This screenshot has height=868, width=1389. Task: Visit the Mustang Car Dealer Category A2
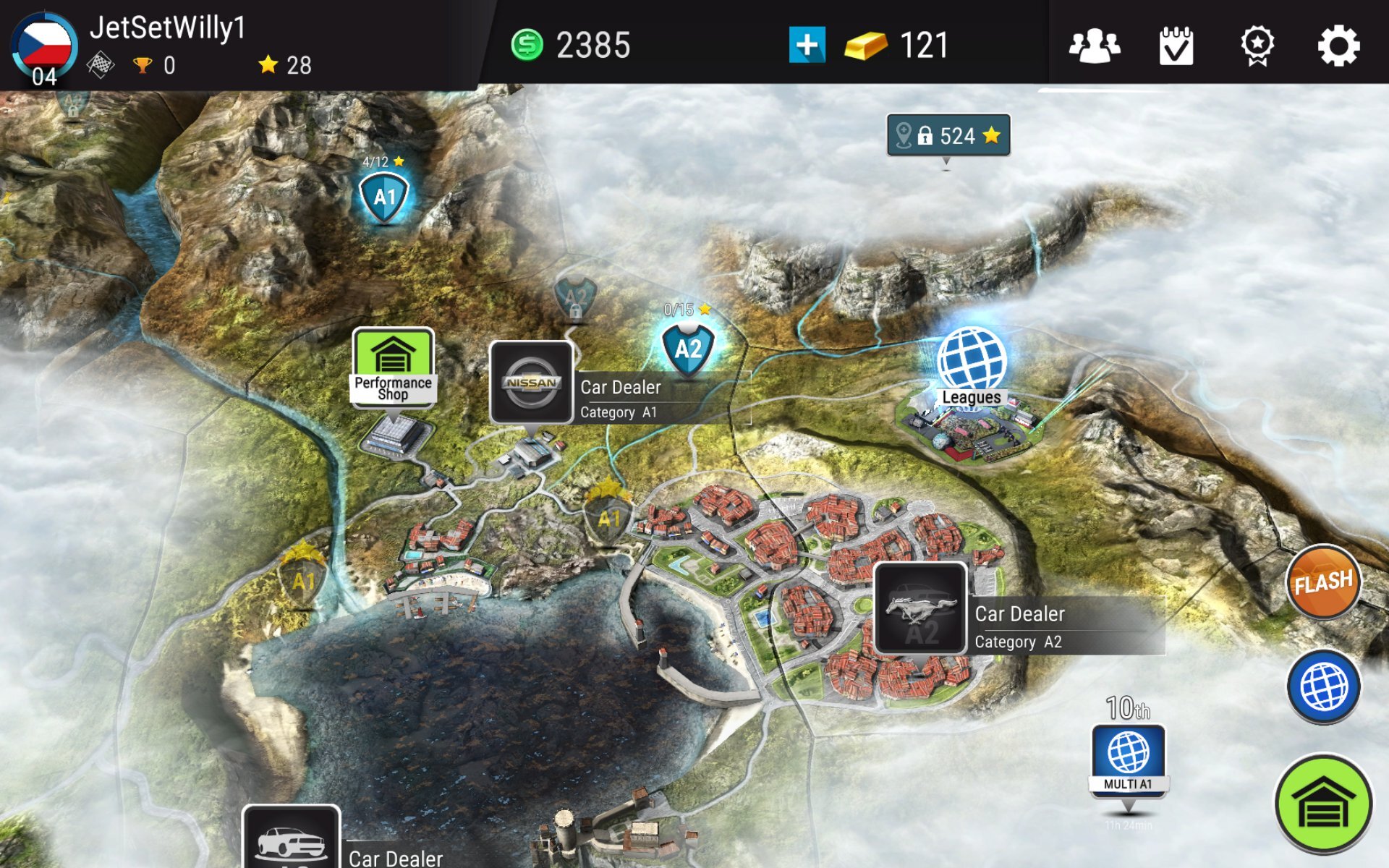point(920,609)
